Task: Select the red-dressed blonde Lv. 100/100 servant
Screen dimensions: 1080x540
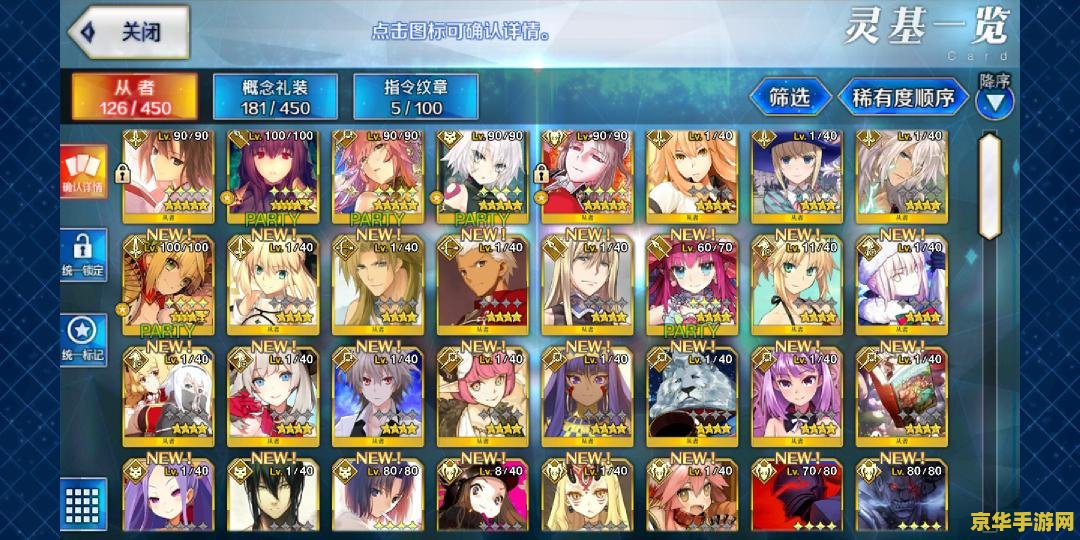Action: pyautogui.click(x=168, y=288)
